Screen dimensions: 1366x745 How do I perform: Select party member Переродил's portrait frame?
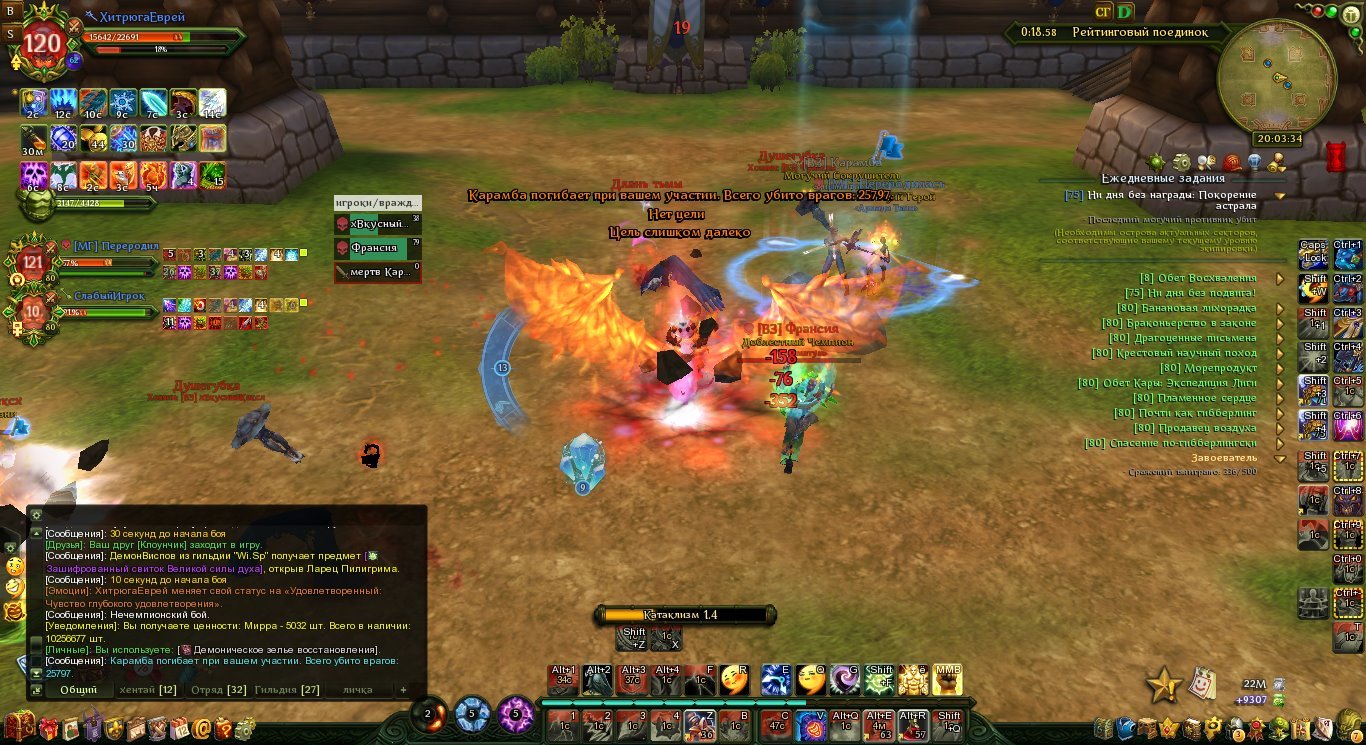pyautogui.click(x=32, y=263)
